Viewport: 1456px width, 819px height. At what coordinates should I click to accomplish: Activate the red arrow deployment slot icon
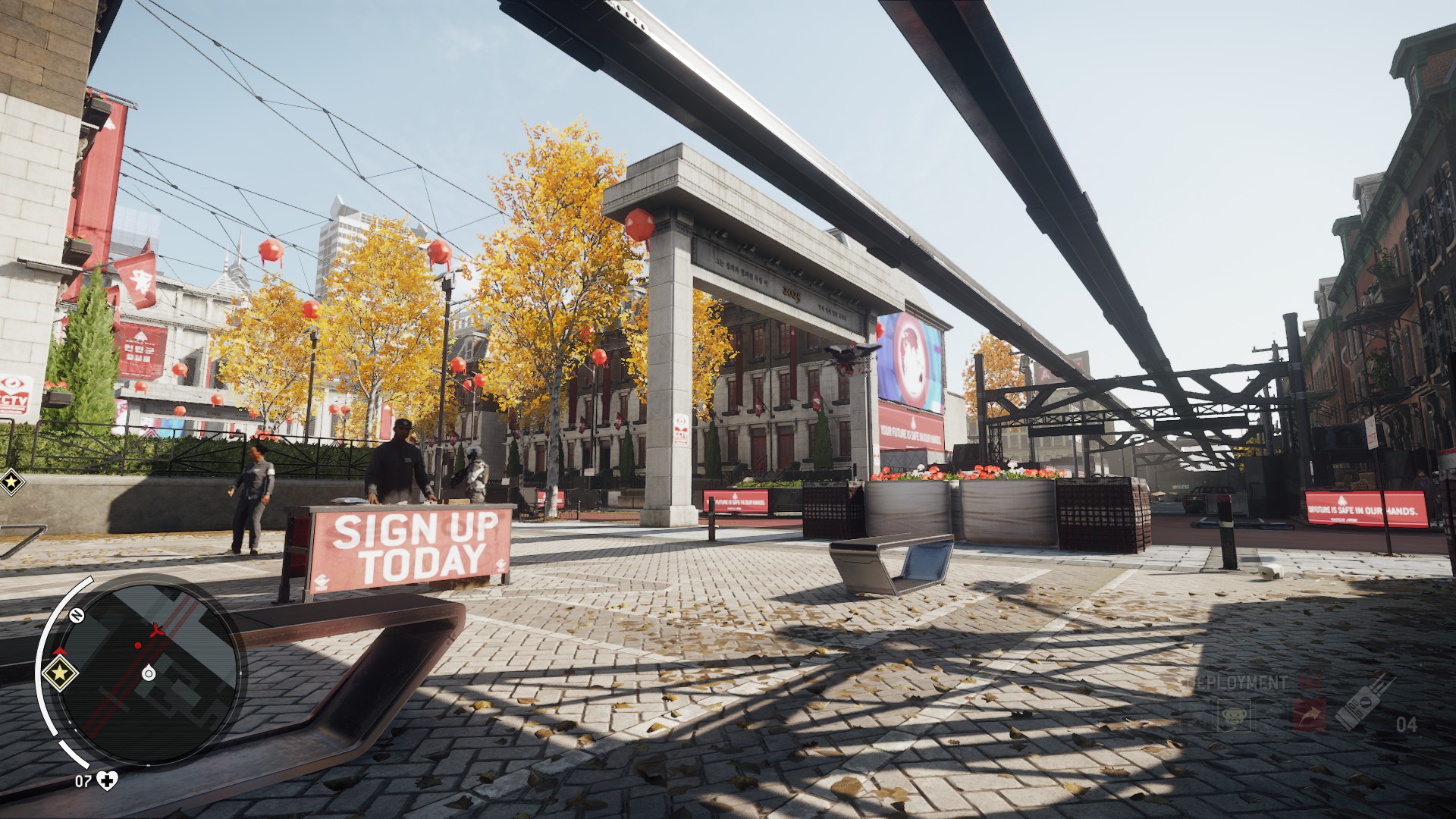pos(1310,714)
